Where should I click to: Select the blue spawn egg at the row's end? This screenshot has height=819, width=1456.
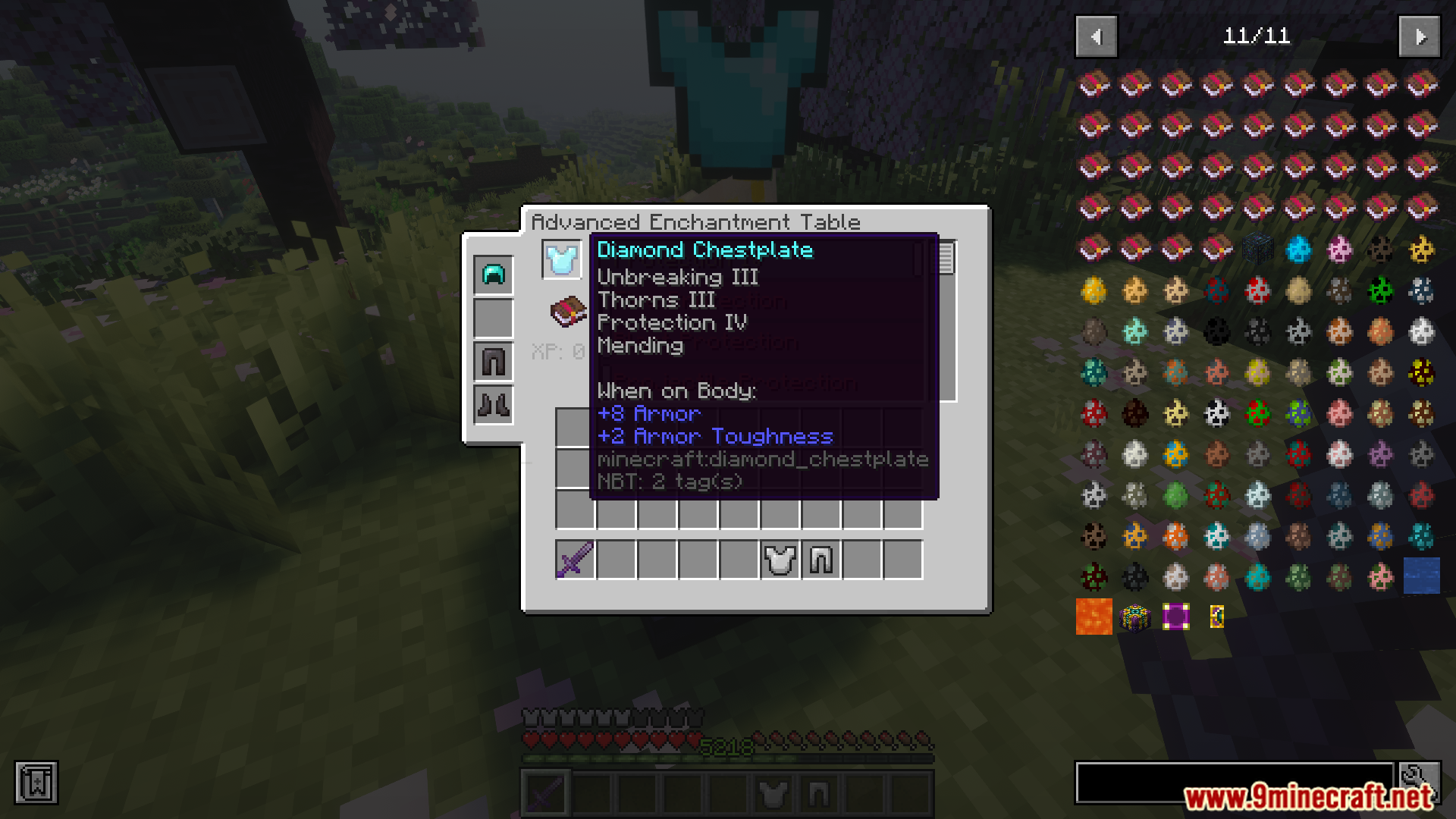point(1422,576)
